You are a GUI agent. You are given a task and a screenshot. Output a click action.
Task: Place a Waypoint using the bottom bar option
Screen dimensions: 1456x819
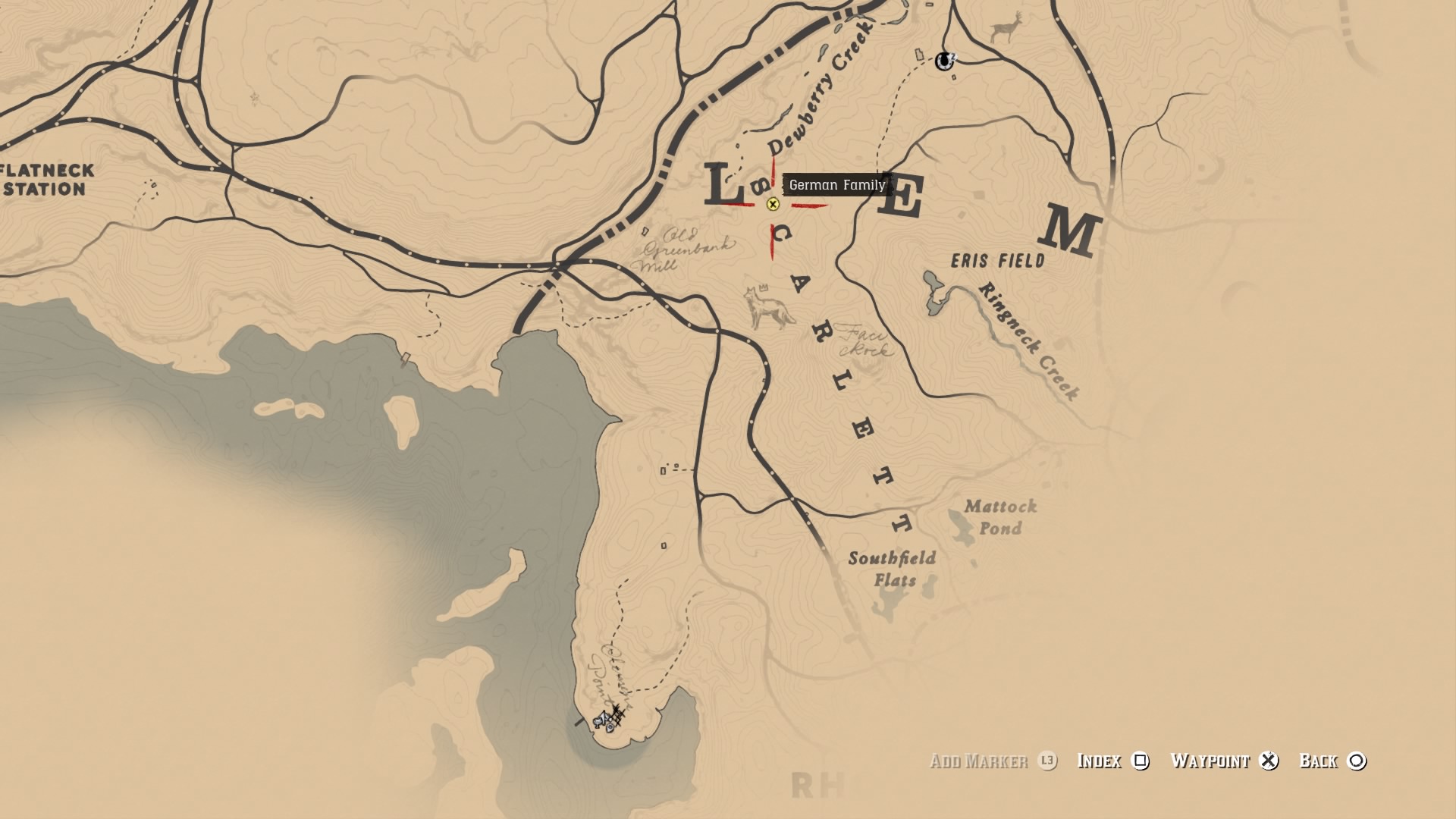[x=1210, y=761]
